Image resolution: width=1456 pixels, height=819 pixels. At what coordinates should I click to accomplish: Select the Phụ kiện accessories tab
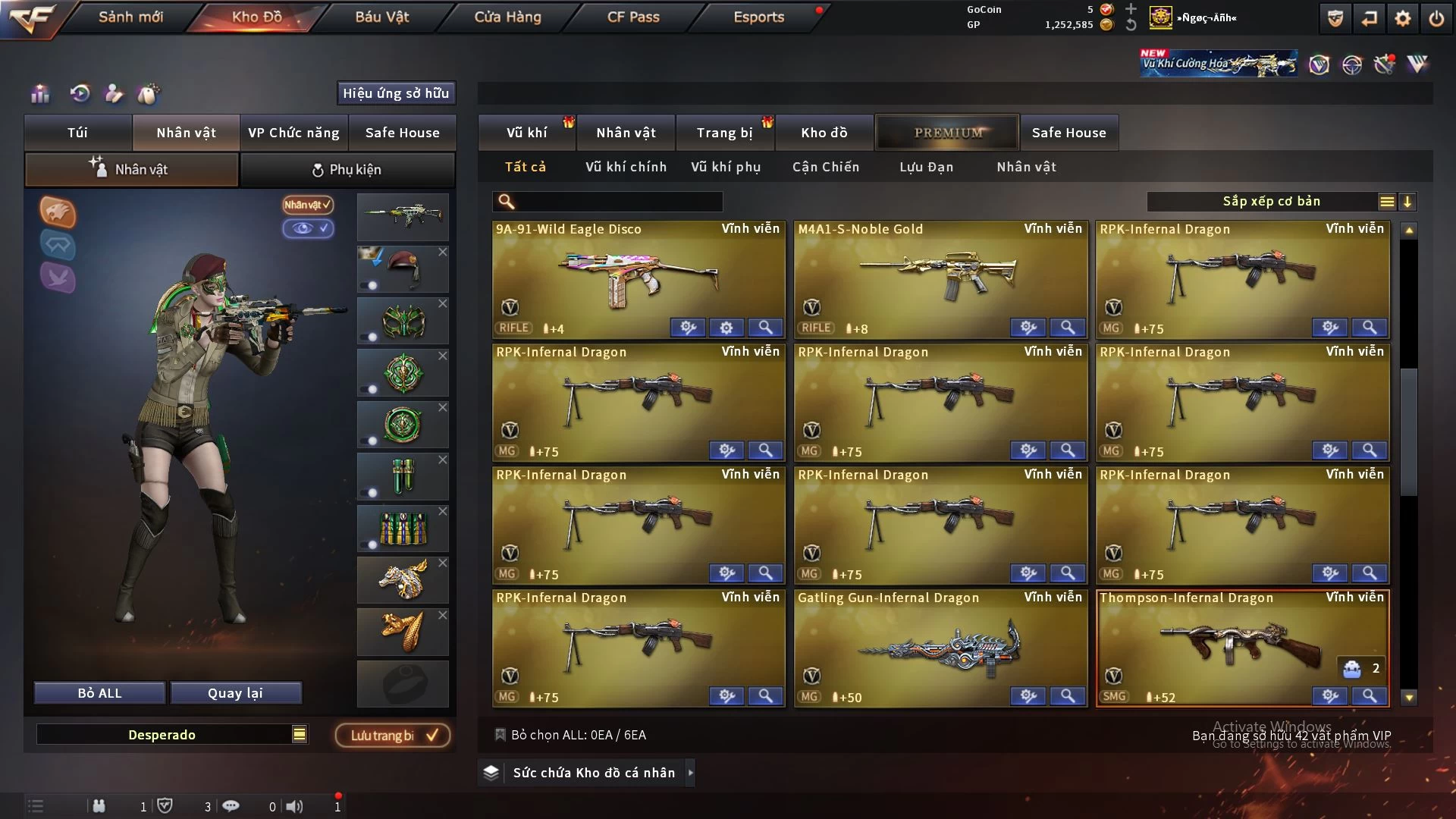[x=347, y=170]
